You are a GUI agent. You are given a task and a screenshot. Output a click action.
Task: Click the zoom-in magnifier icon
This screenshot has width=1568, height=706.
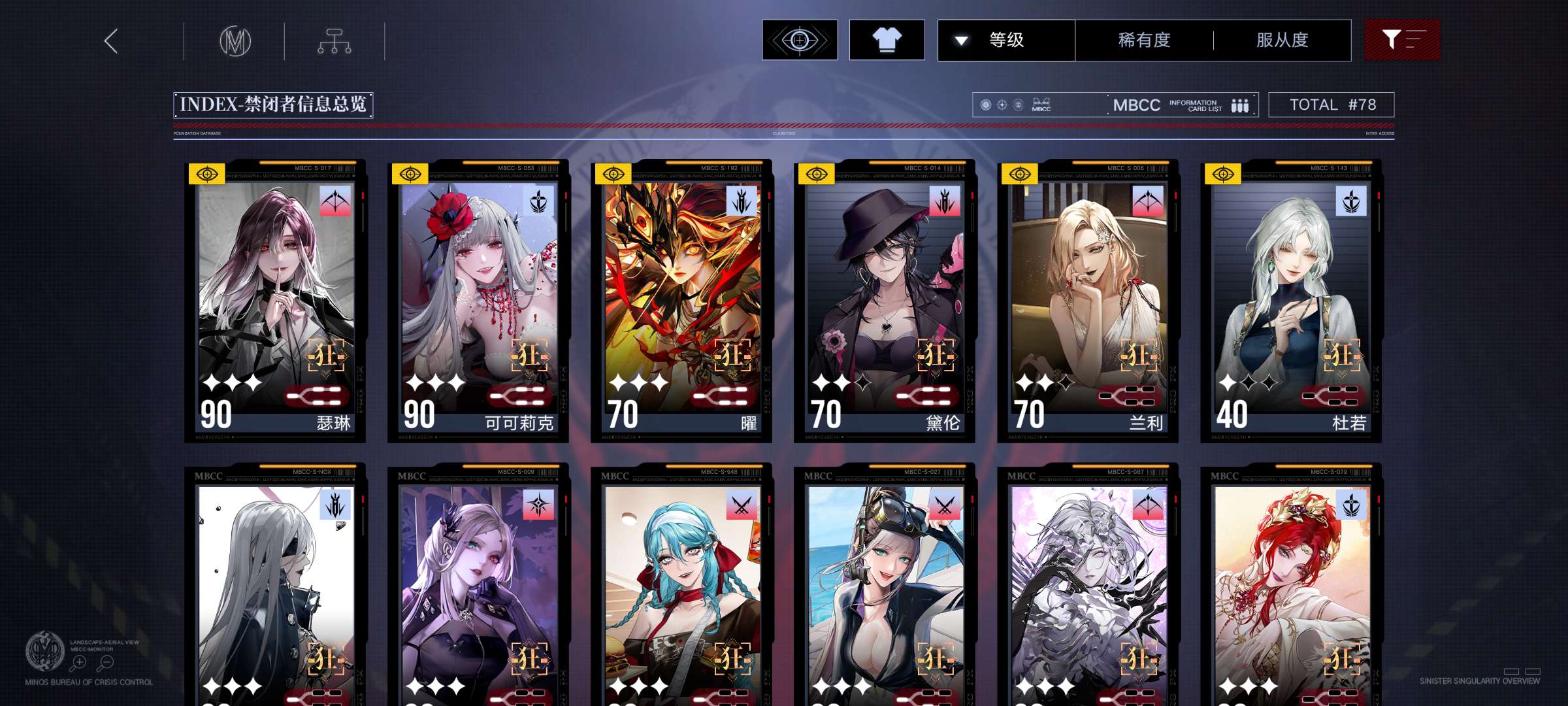78,663
